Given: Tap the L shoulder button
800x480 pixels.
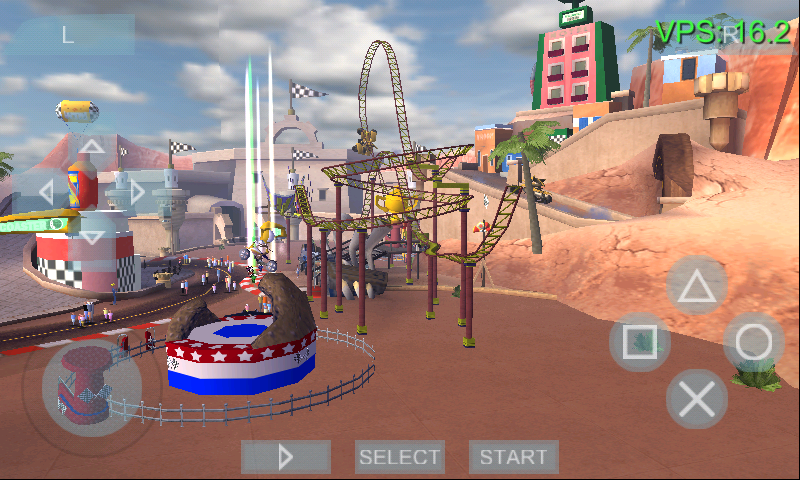Looking at the screenshot, I should tap(69, 35).
